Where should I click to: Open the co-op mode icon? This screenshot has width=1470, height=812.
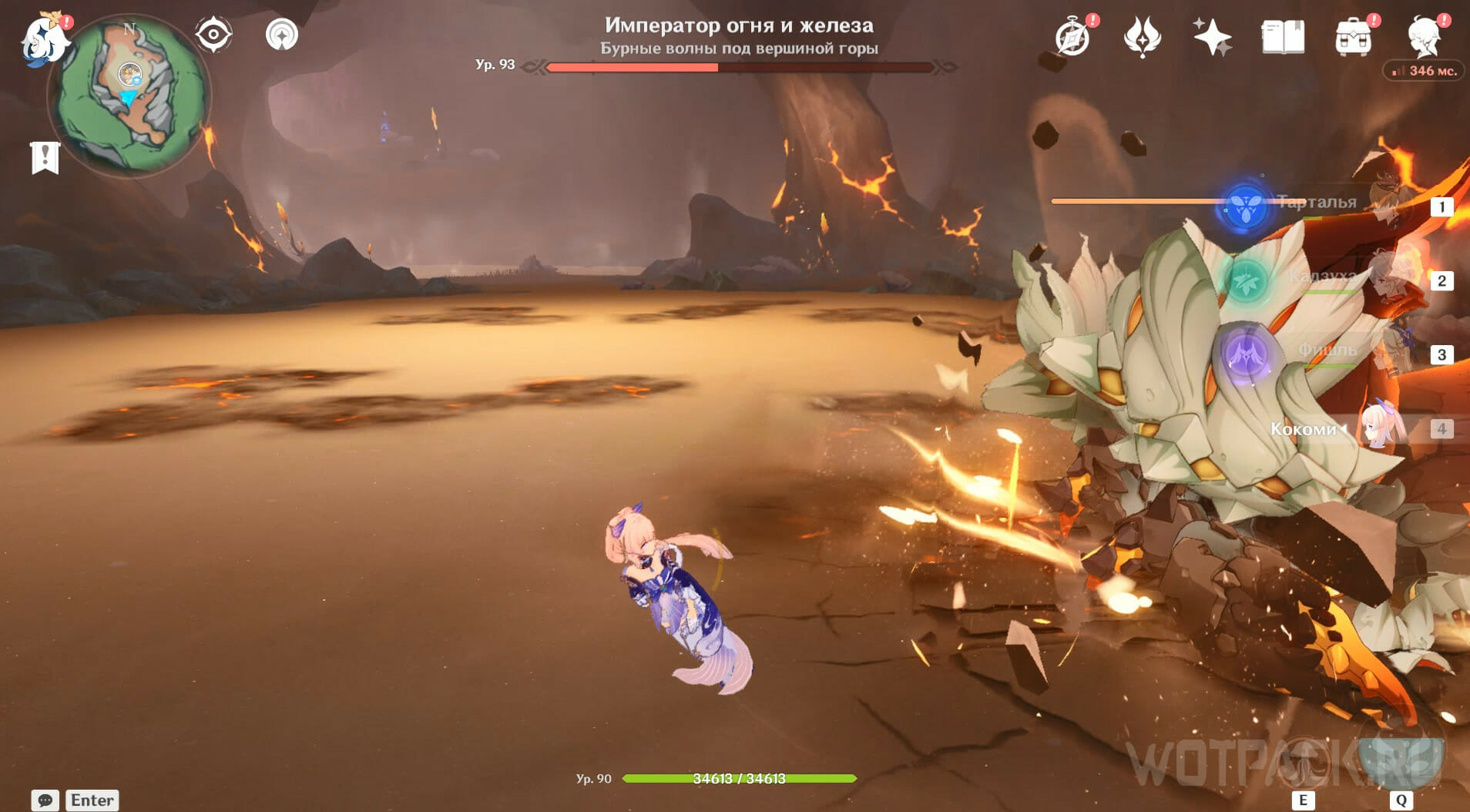coord(282,35)
